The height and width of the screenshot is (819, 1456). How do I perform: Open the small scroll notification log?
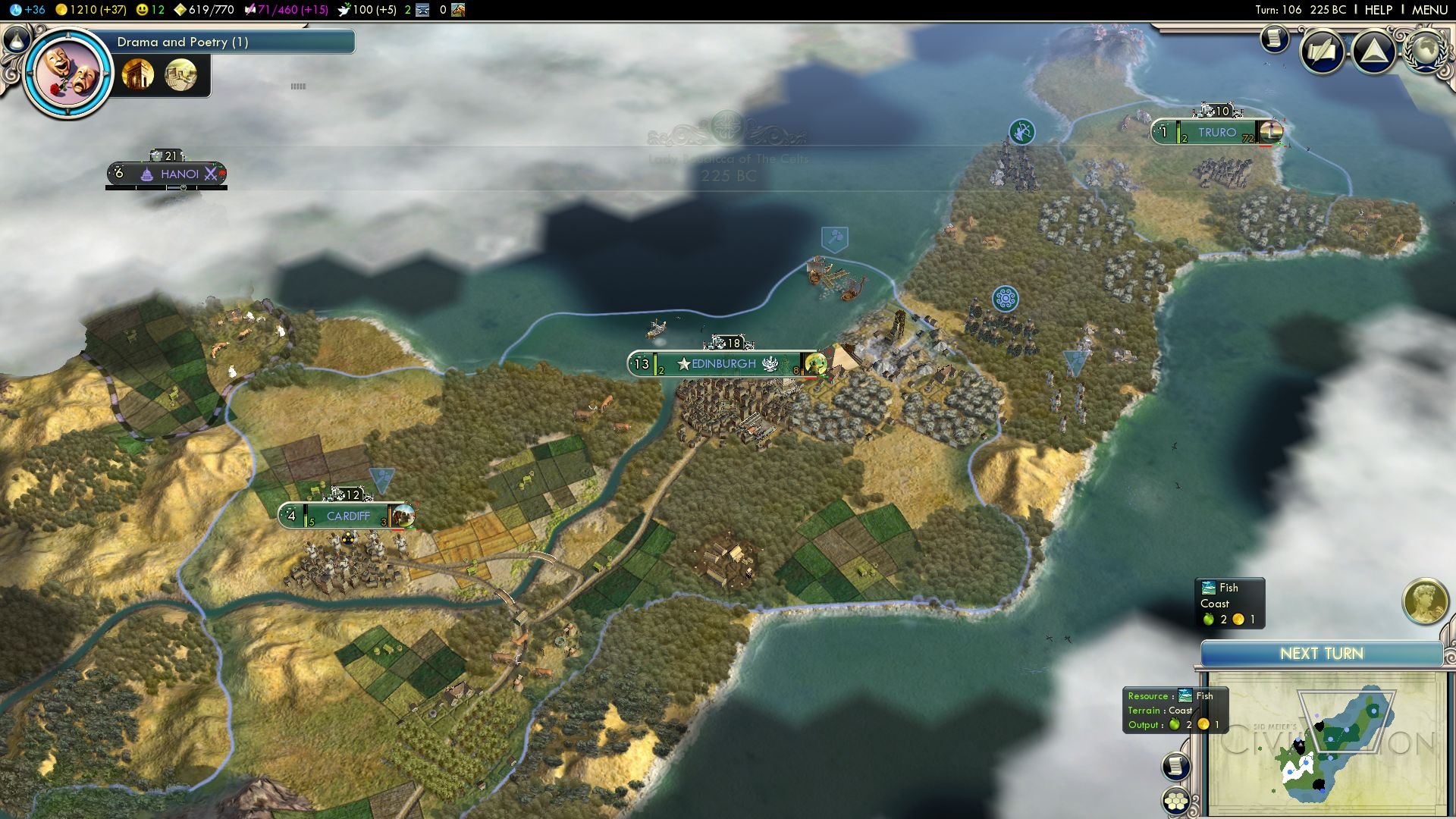point(1275,38)
